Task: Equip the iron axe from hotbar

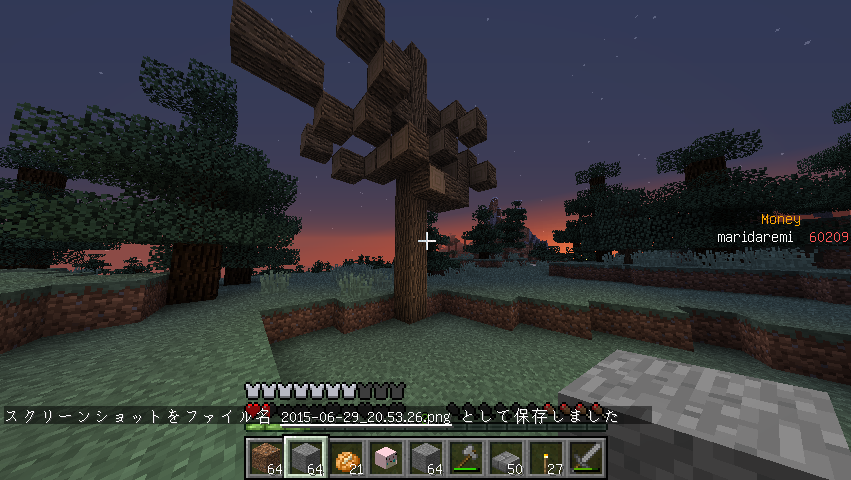Action: [x=465, y=458]
